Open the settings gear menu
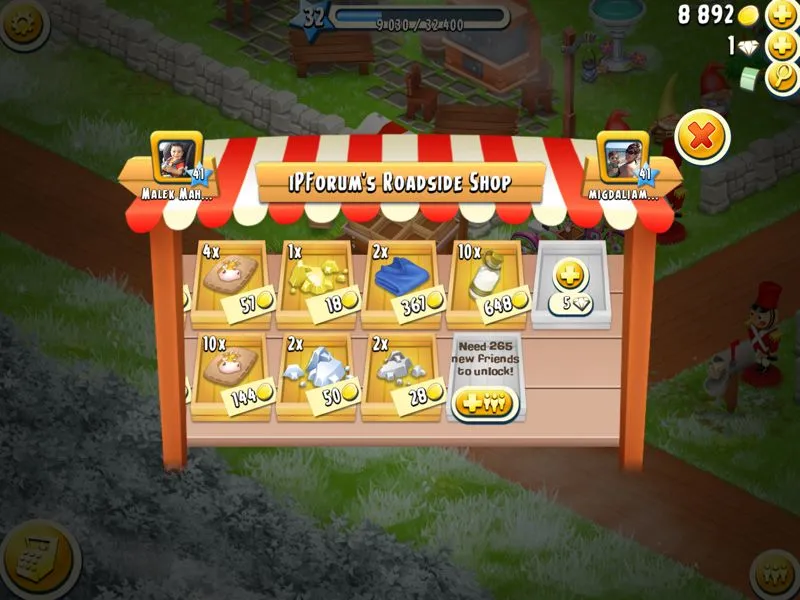Screen dimensions: 800x600 point(22,22)
